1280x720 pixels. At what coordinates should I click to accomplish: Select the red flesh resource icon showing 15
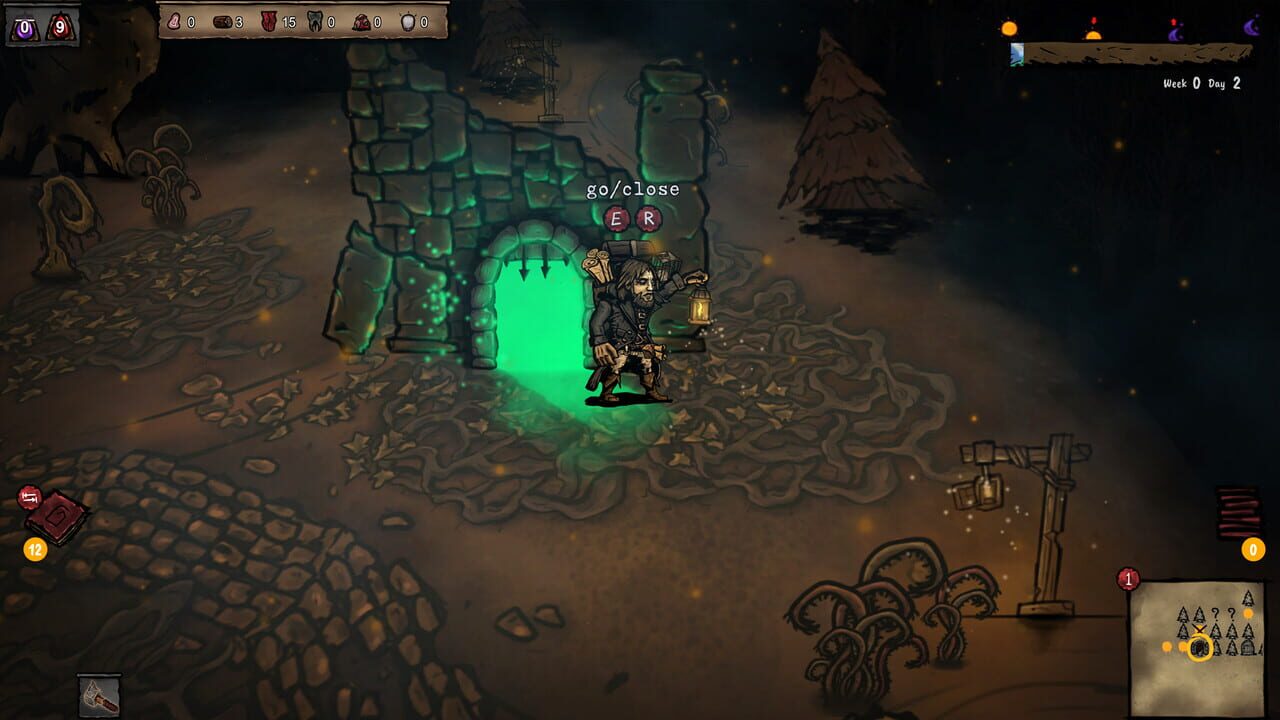pos(267,20)
